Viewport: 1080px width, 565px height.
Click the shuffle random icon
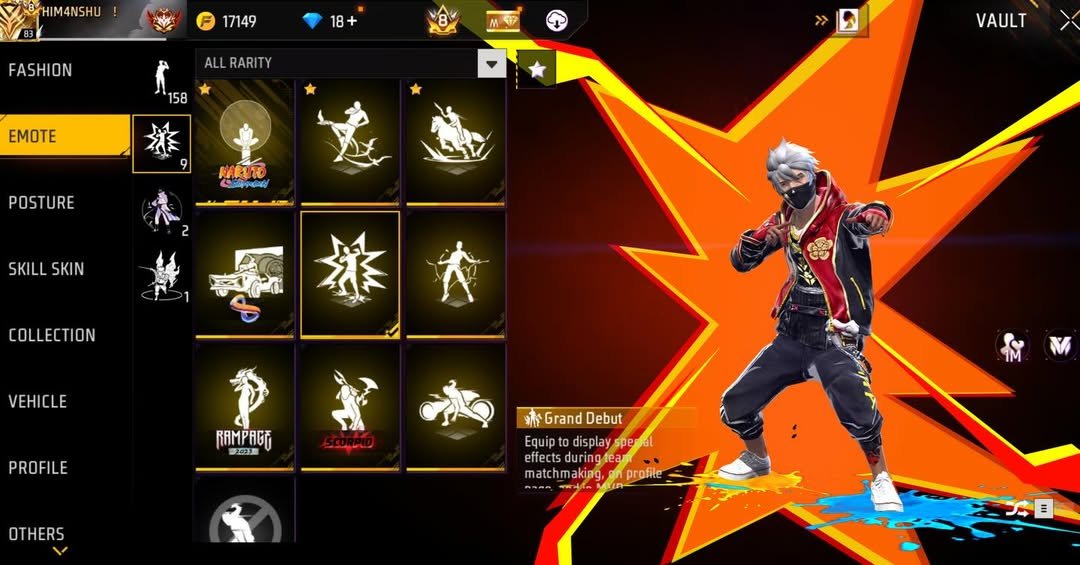click(1016, 508)
